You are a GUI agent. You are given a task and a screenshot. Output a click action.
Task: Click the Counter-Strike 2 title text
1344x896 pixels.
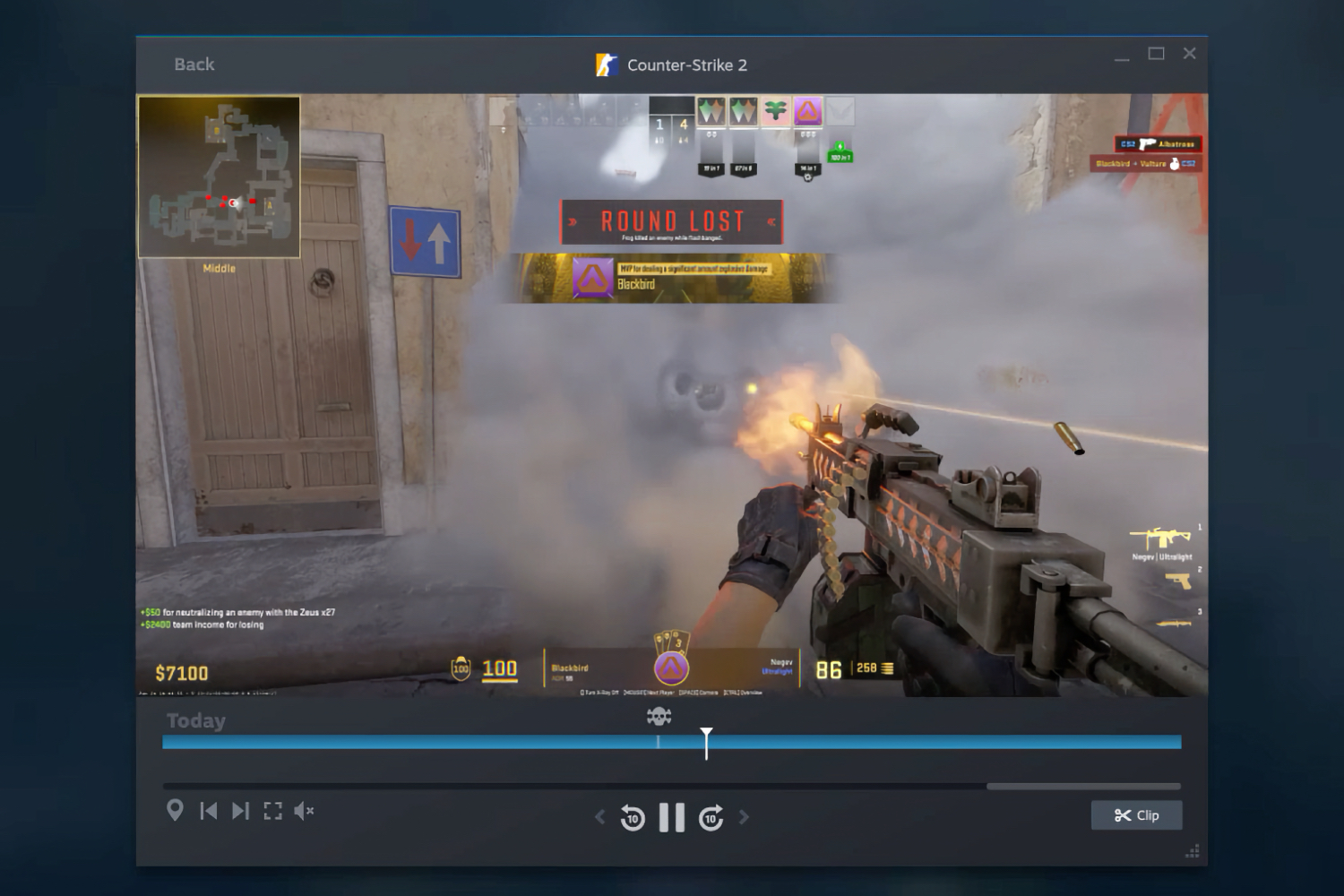[x=687, y=65]
